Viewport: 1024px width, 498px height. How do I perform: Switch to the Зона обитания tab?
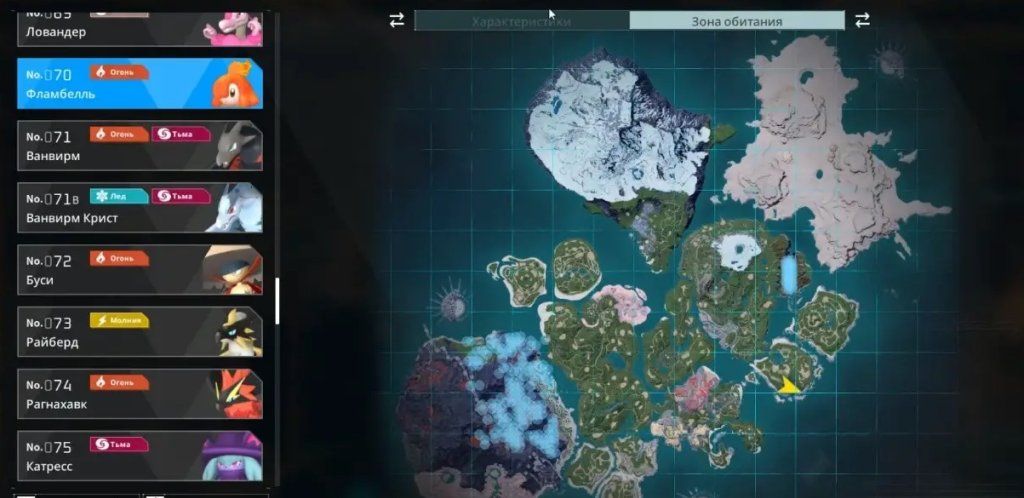(737, 21)
